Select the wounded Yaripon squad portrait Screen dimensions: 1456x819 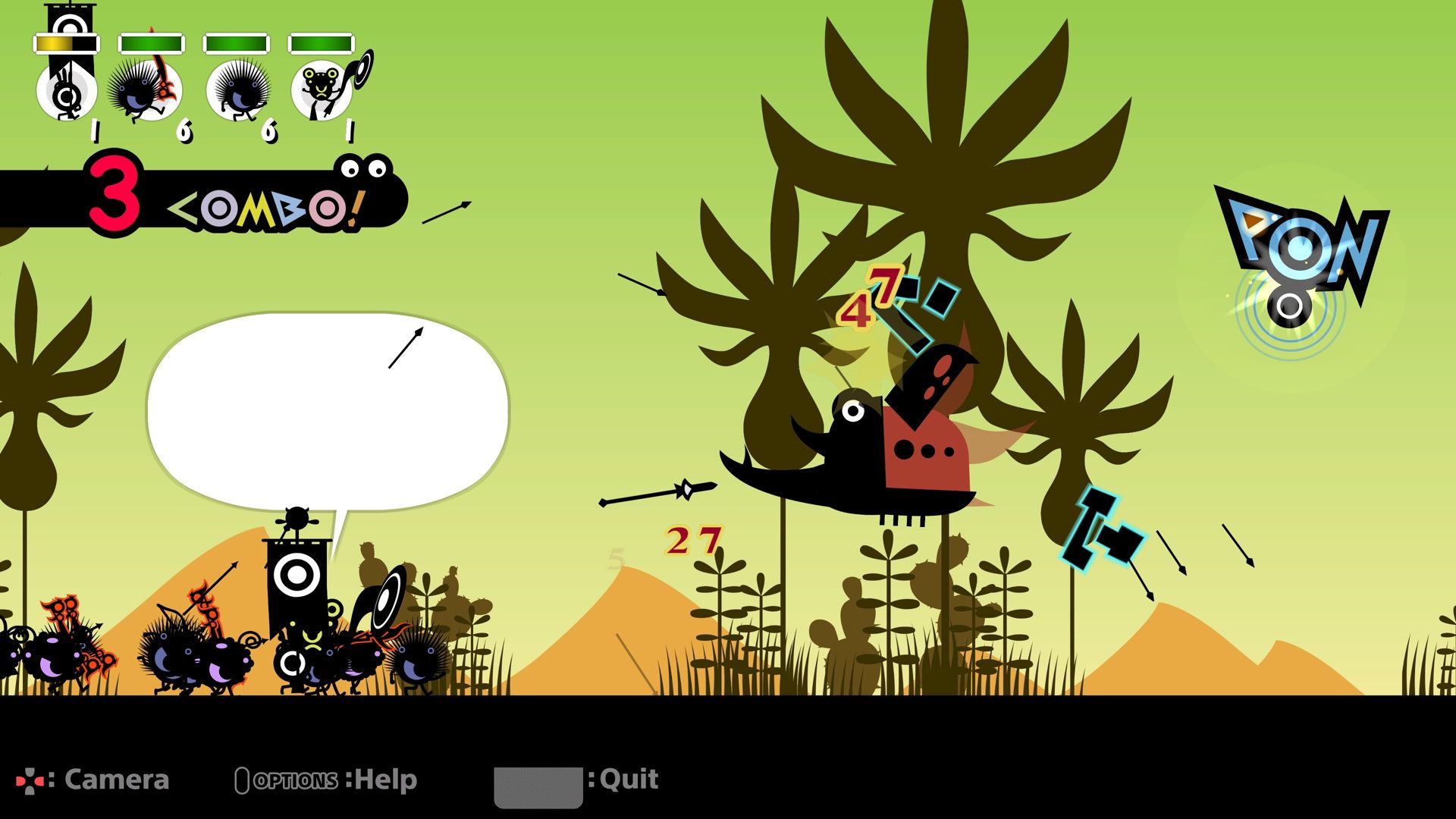coord(144,89)
